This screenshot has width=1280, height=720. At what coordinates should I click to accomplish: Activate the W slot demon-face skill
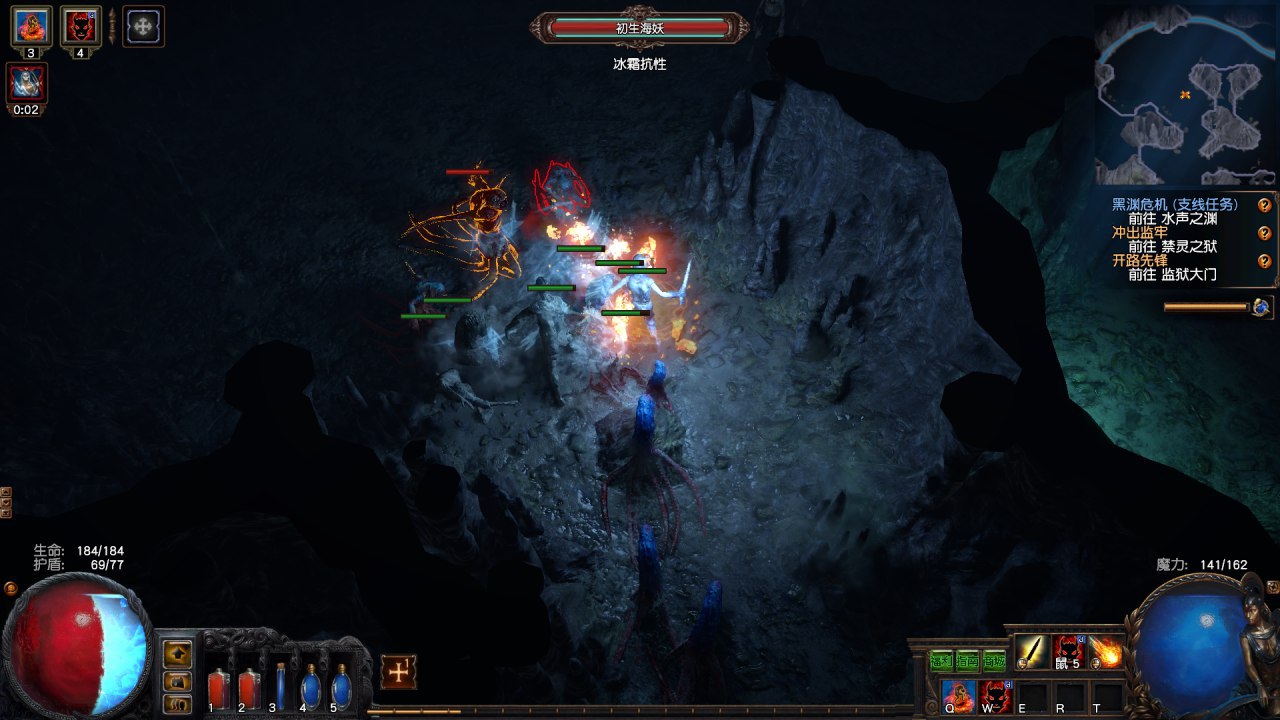995,695
